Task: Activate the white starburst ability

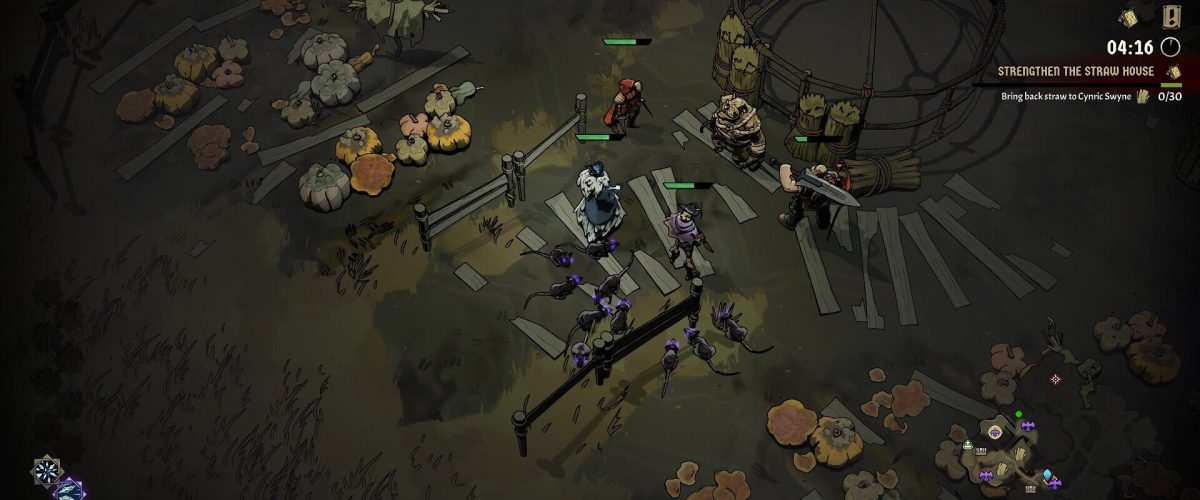Action: click(45, 469)
